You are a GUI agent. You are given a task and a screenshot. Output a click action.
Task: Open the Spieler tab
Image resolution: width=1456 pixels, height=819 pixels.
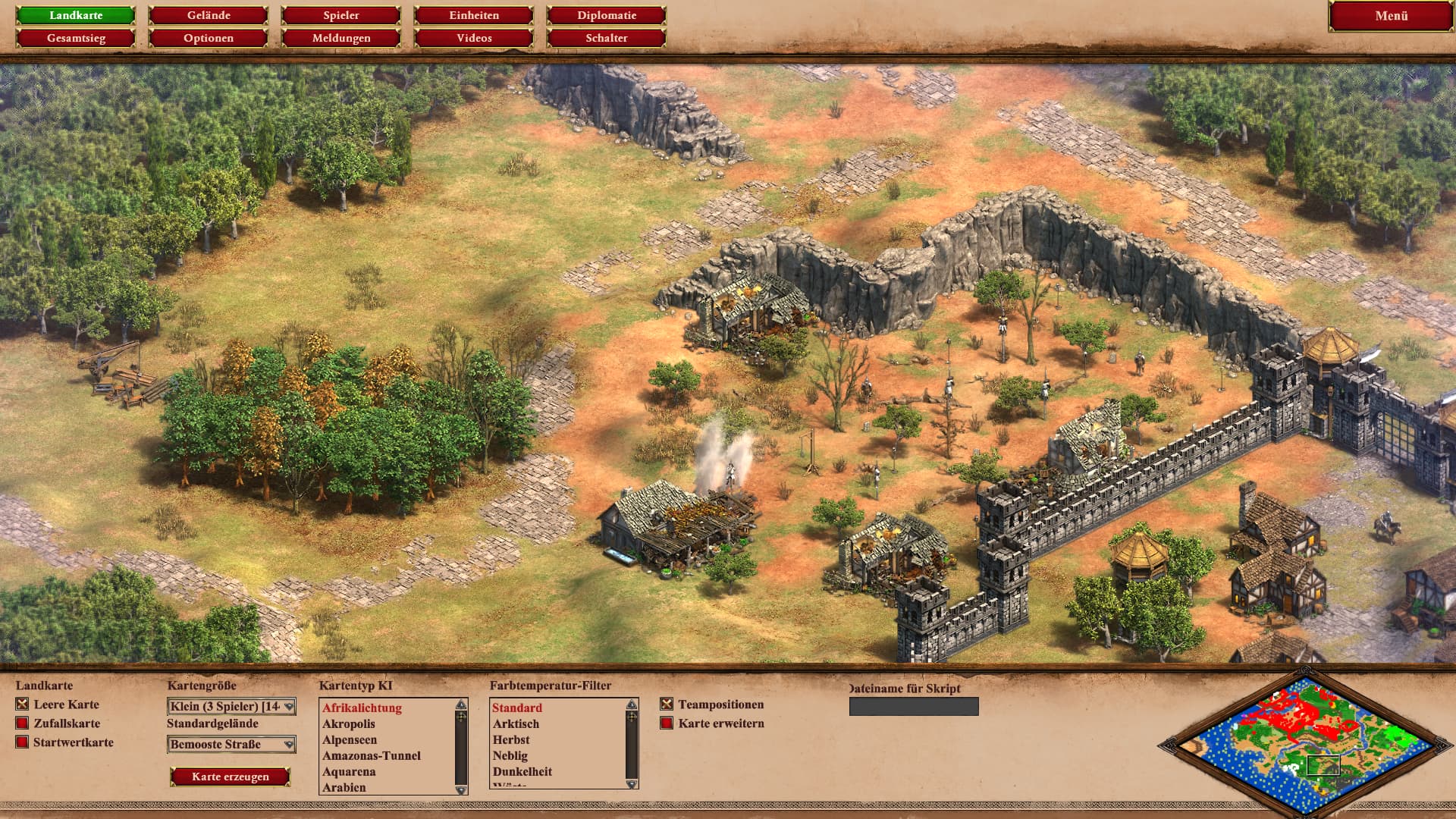[341, 15]
